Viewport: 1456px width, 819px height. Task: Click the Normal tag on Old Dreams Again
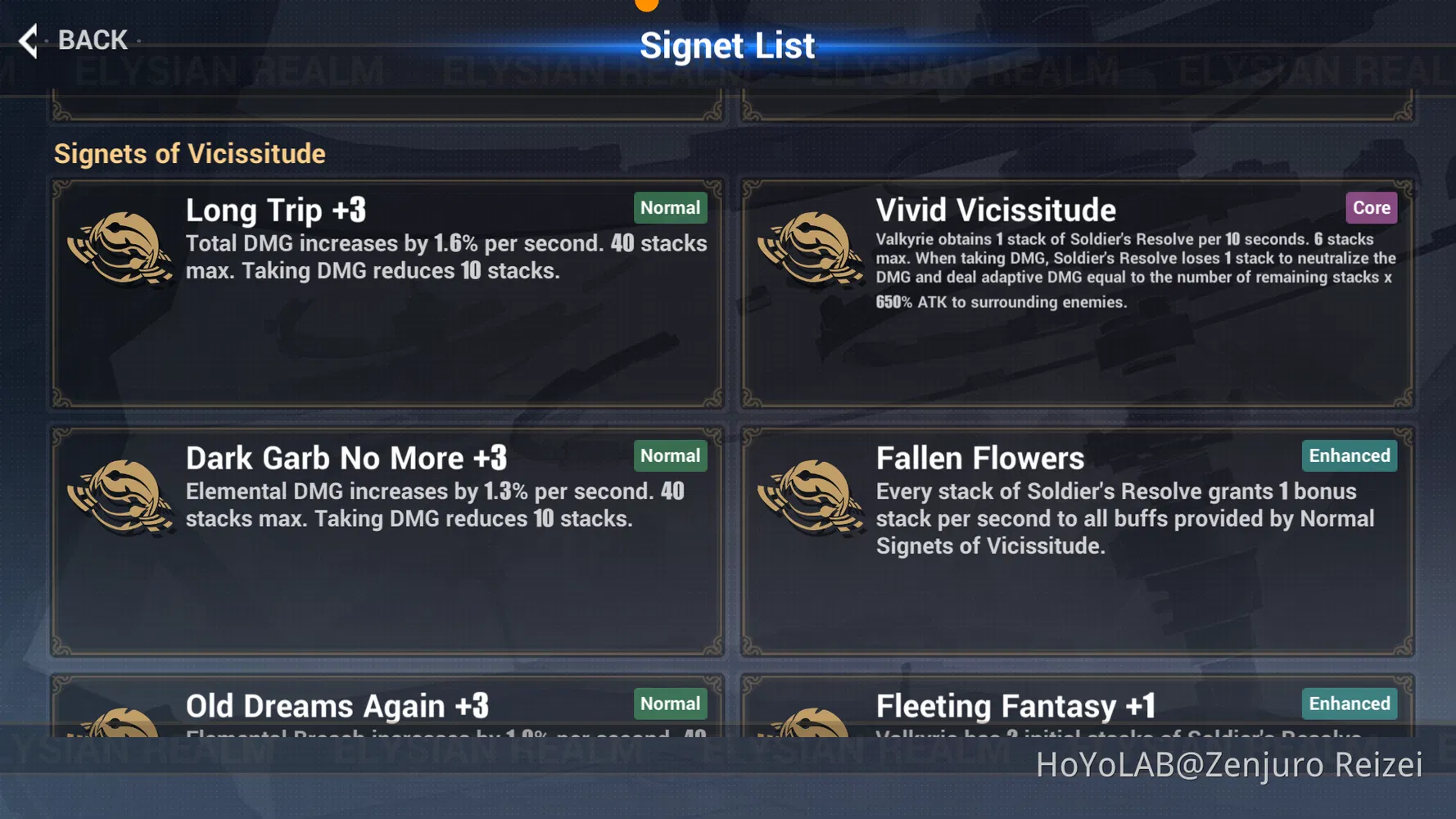tap(670, 703)
